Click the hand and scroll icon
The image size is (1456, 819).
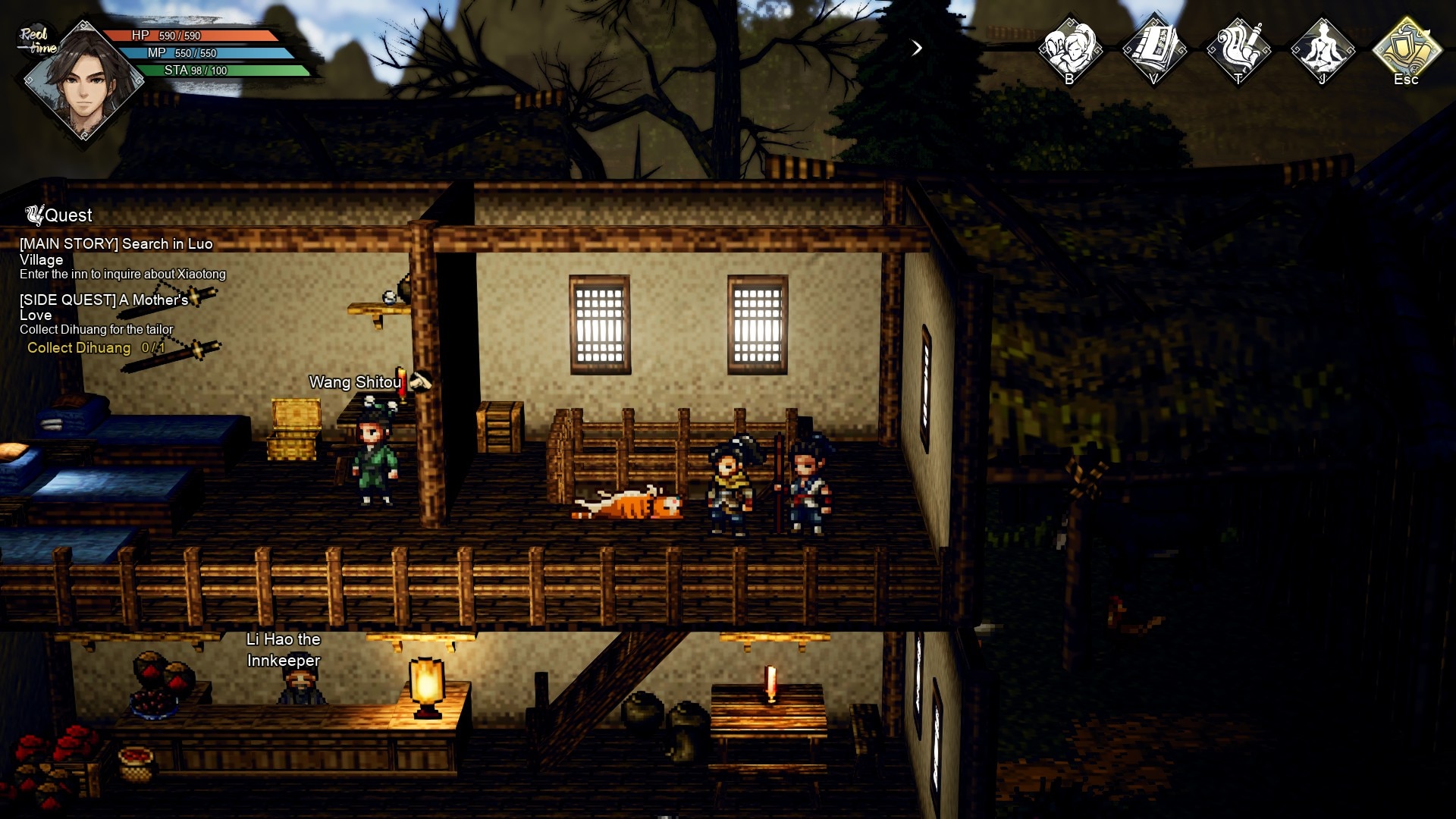point(1238,49)
